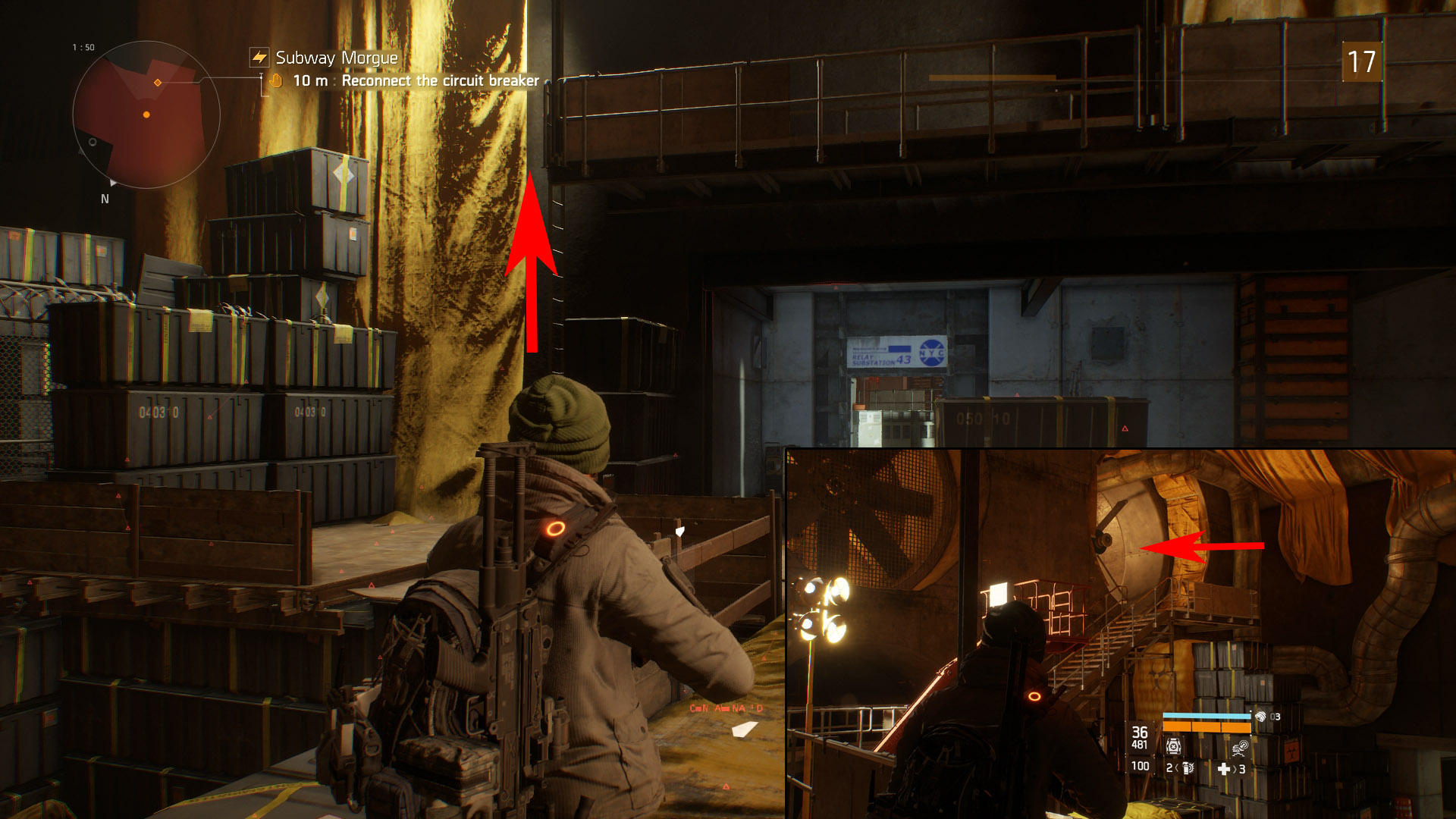Image resolution: width=1456 pixels, height=819 pixels.
Task: Open the circular minimap
Action: click(146, 115)
